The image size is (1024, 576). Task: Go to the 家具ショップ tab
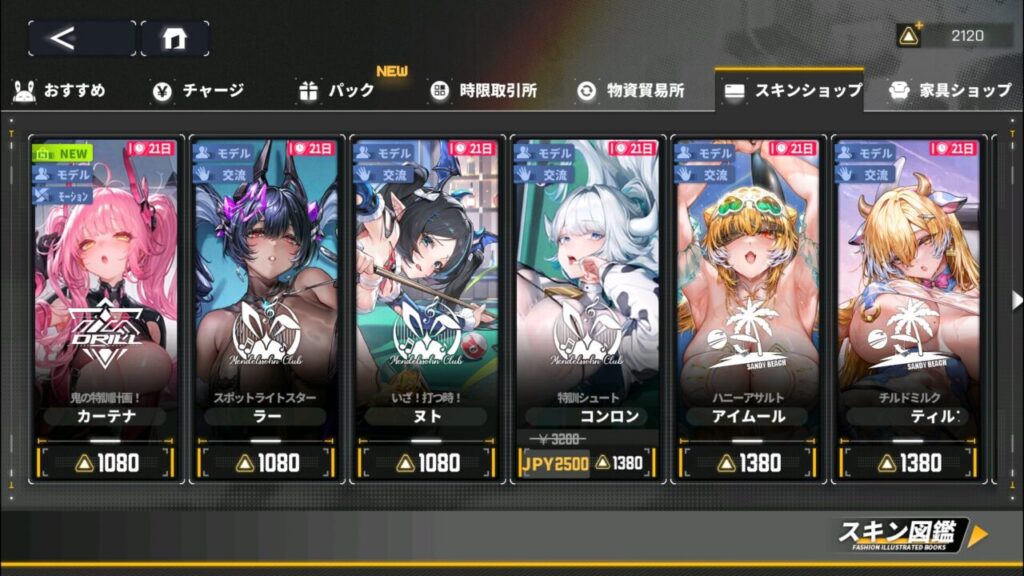(950, 91)
